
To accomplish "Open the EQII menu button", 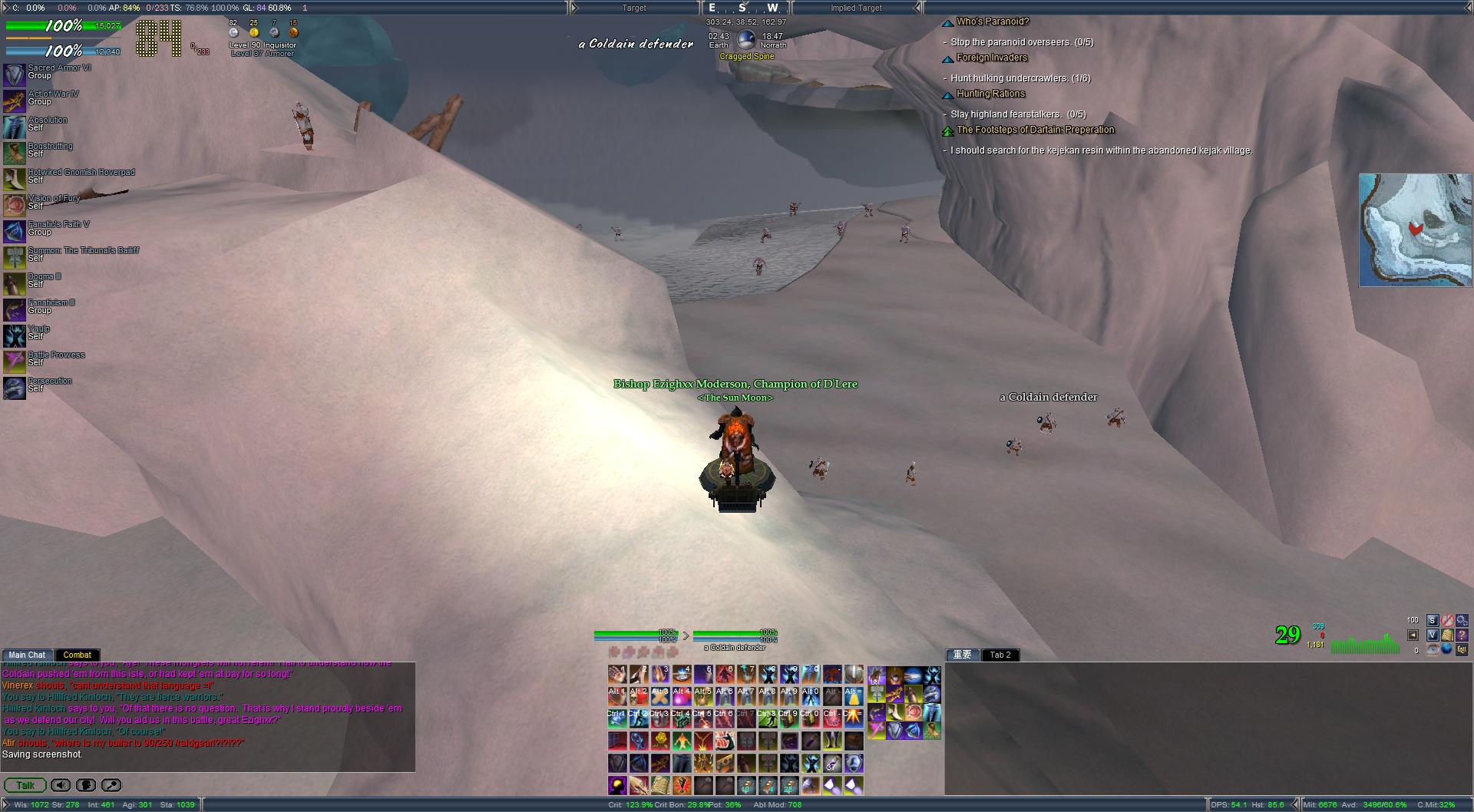I will [x=1462, y=649].
